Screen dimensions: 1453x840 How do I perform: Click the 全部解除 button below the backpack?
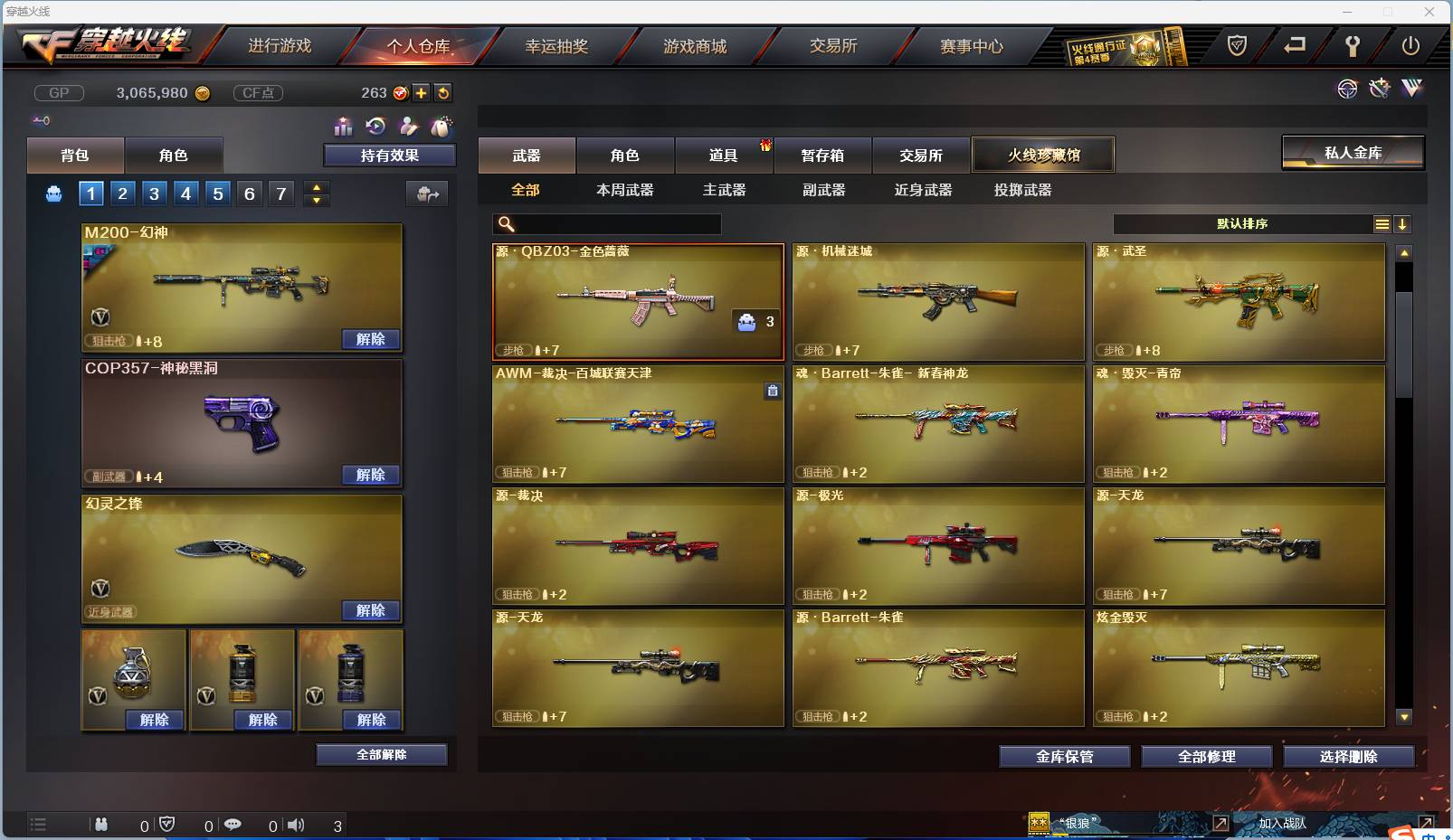coord(381,754)
